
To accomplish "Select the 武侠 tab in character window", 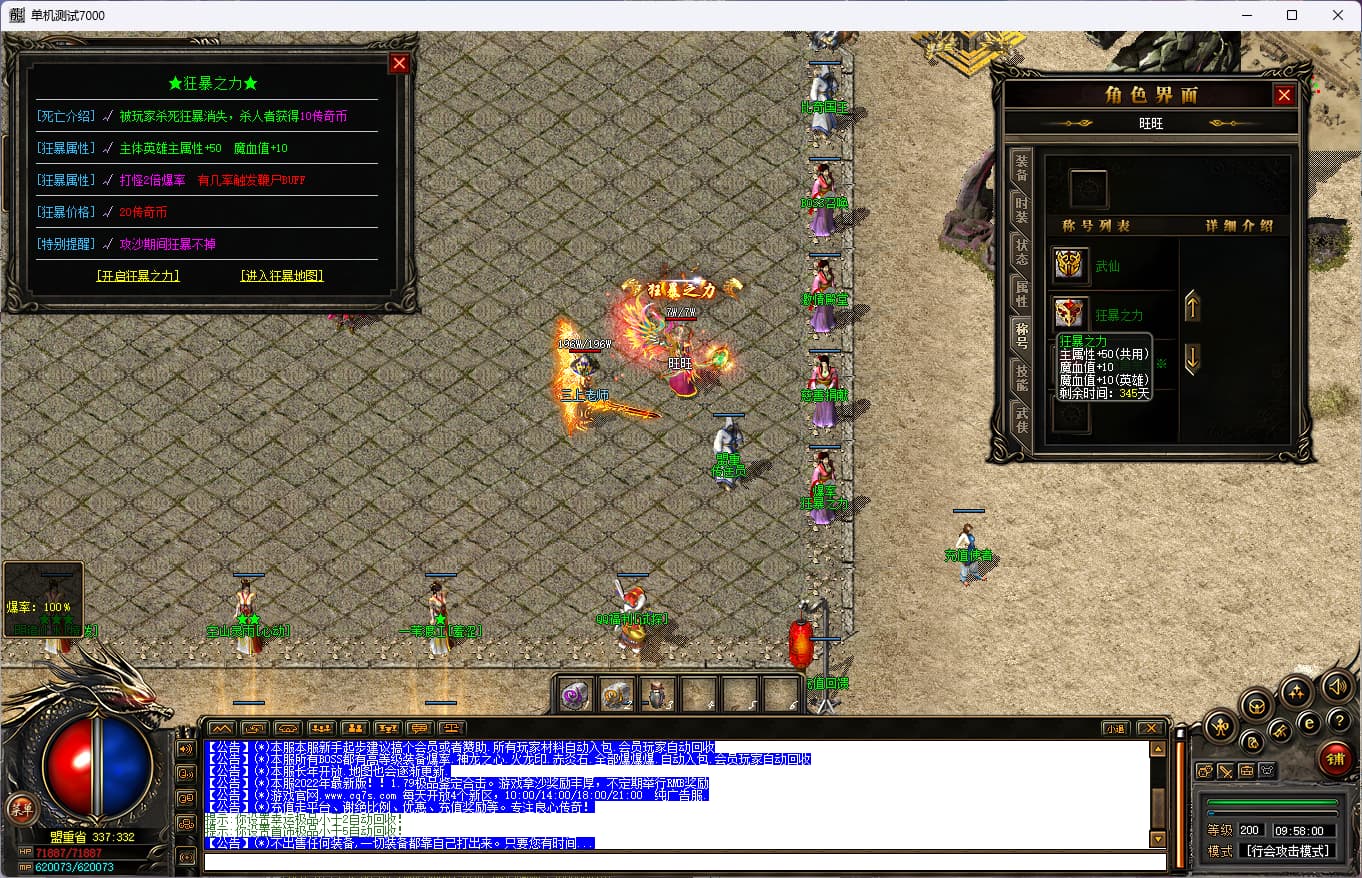I will (1021, 419).
